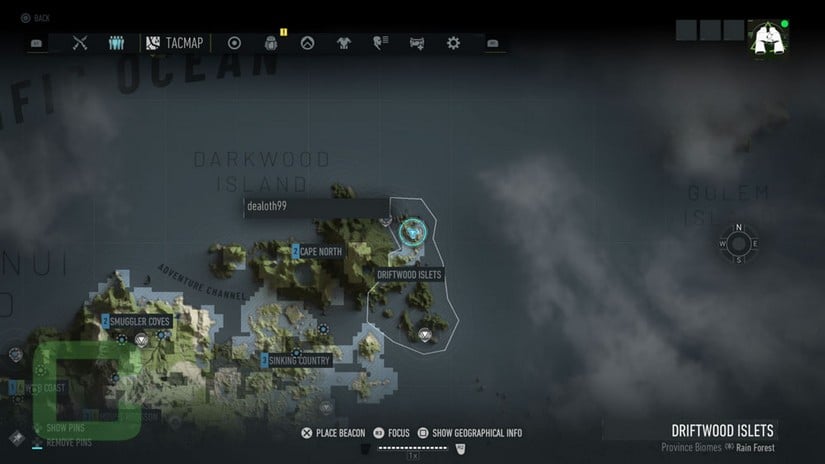Switch to the shirt customization tab
The width and height of the screenshot is (825, 464).
(344, 43)
